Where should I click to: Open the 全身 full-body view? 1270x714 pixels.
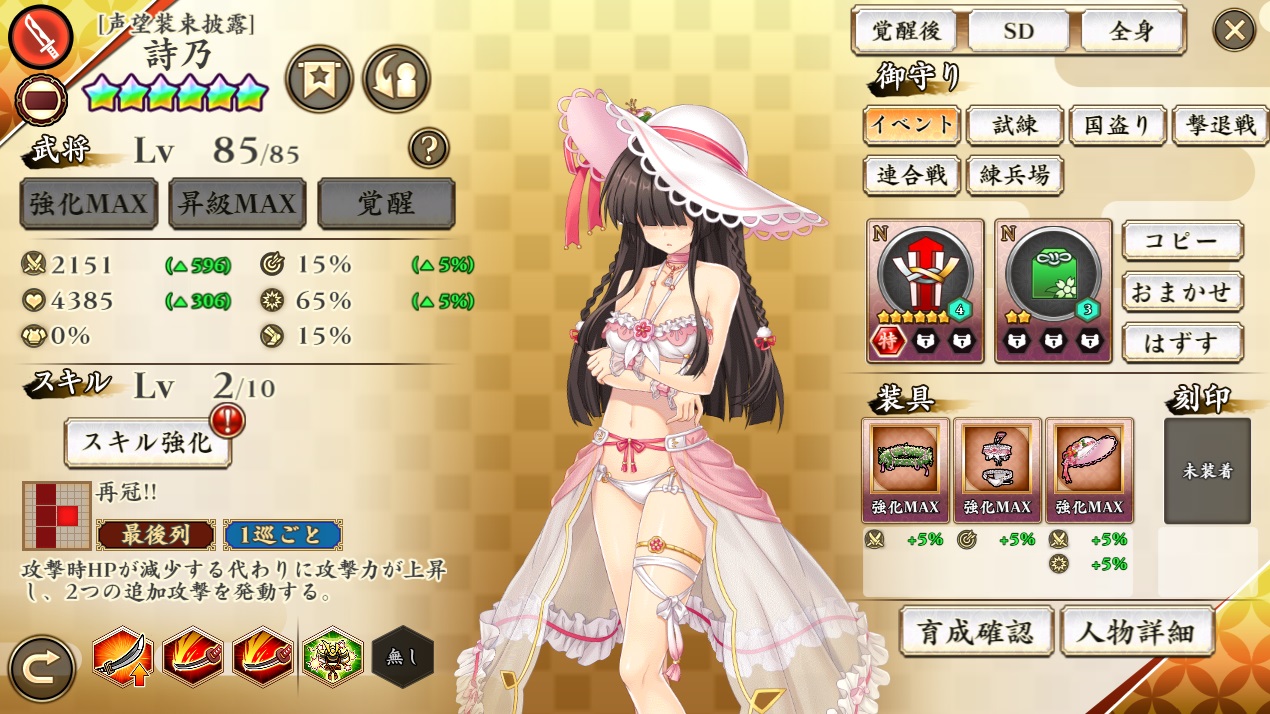(1132, 31)
